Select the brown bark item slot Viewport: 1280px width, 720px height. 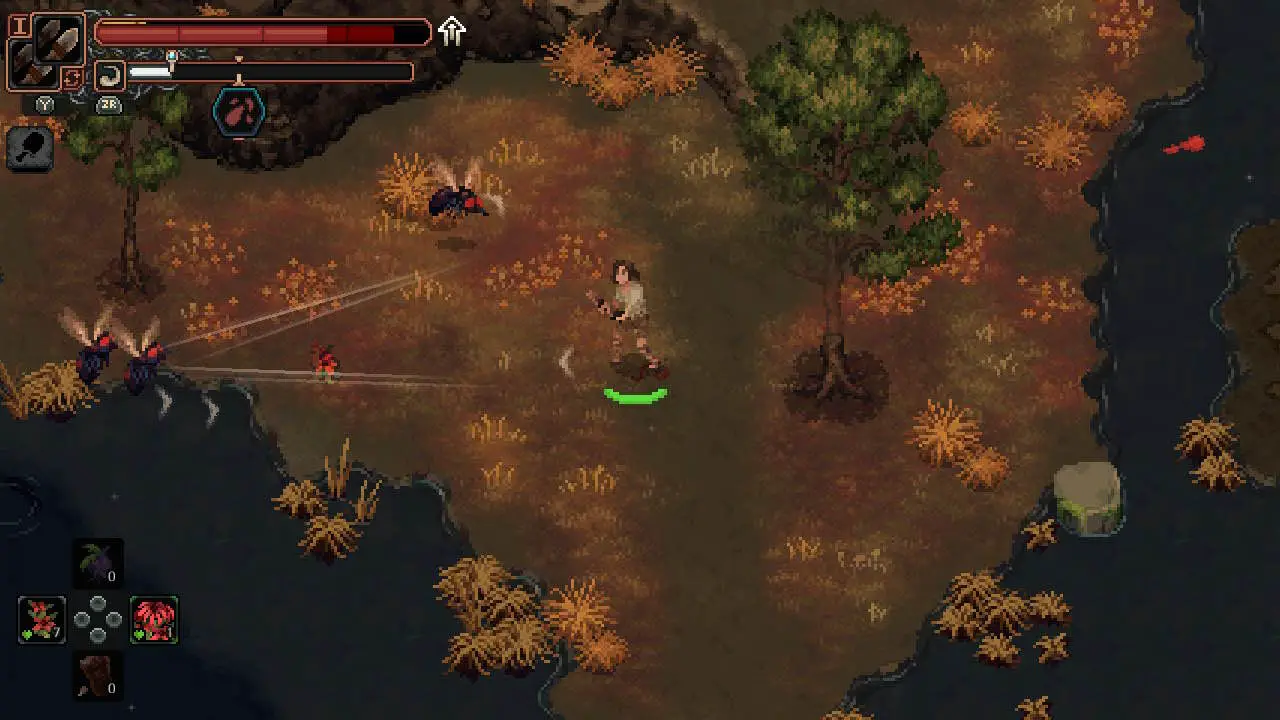[98, 675]
